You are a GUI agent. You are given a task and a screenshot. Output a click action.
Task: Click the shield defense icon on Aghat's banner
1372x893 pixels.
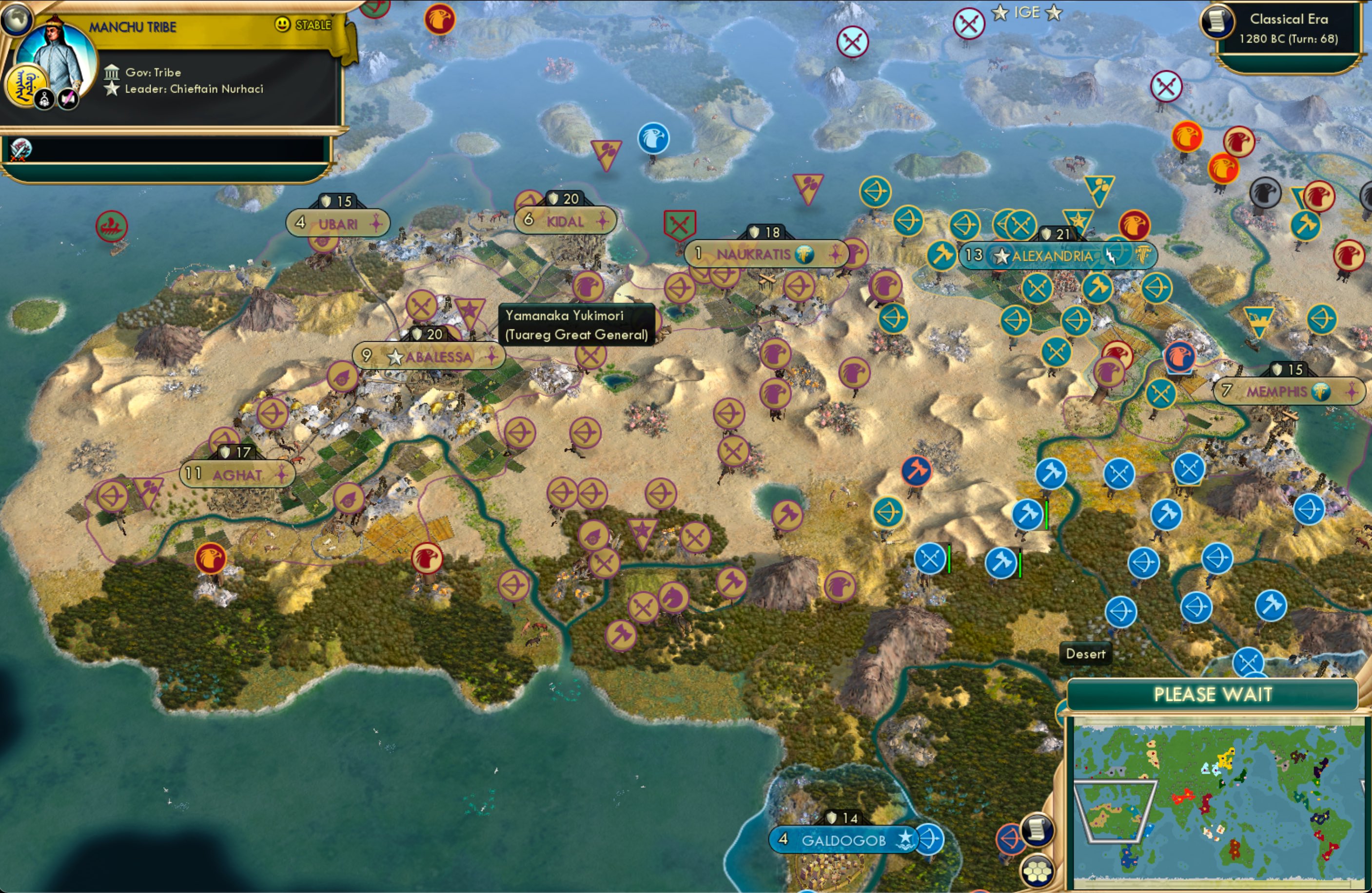coord(224,452)
